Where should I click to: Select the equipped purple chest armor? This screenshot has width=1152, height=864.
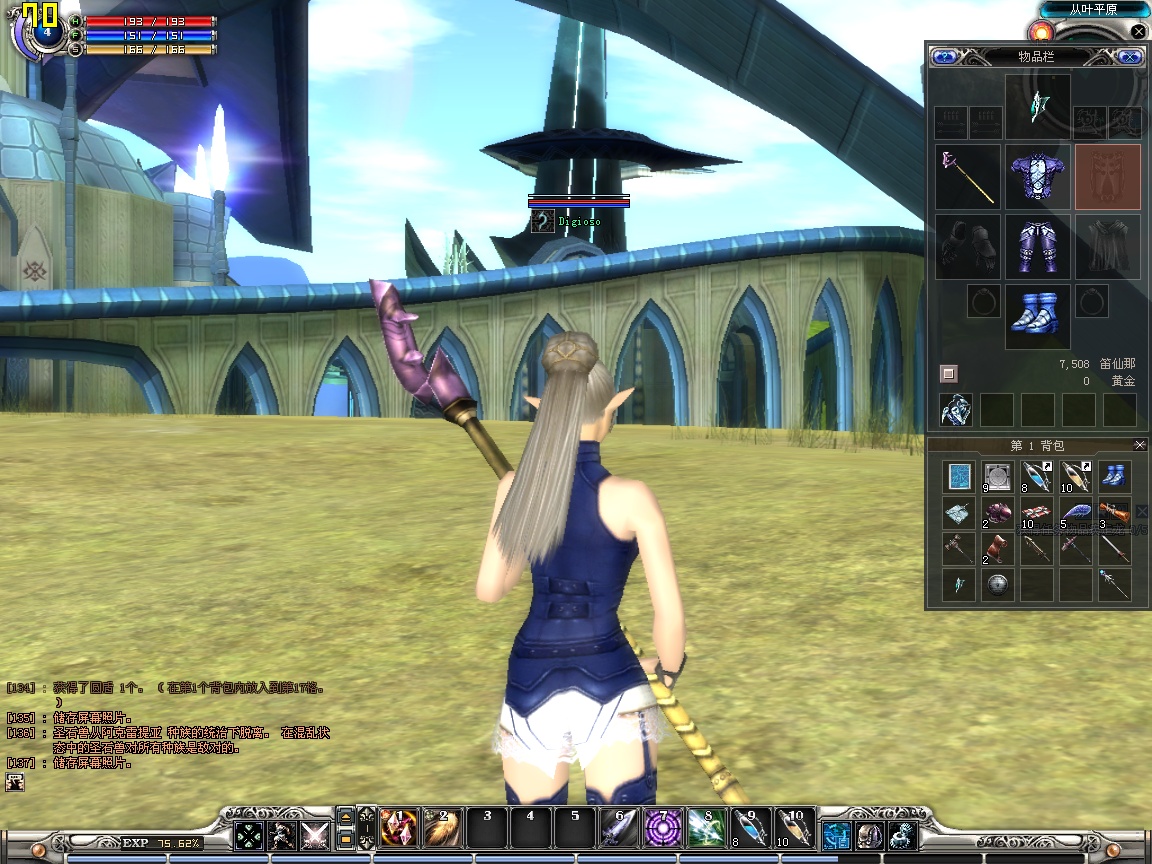pyautogui.click(x=1037, y=177)
